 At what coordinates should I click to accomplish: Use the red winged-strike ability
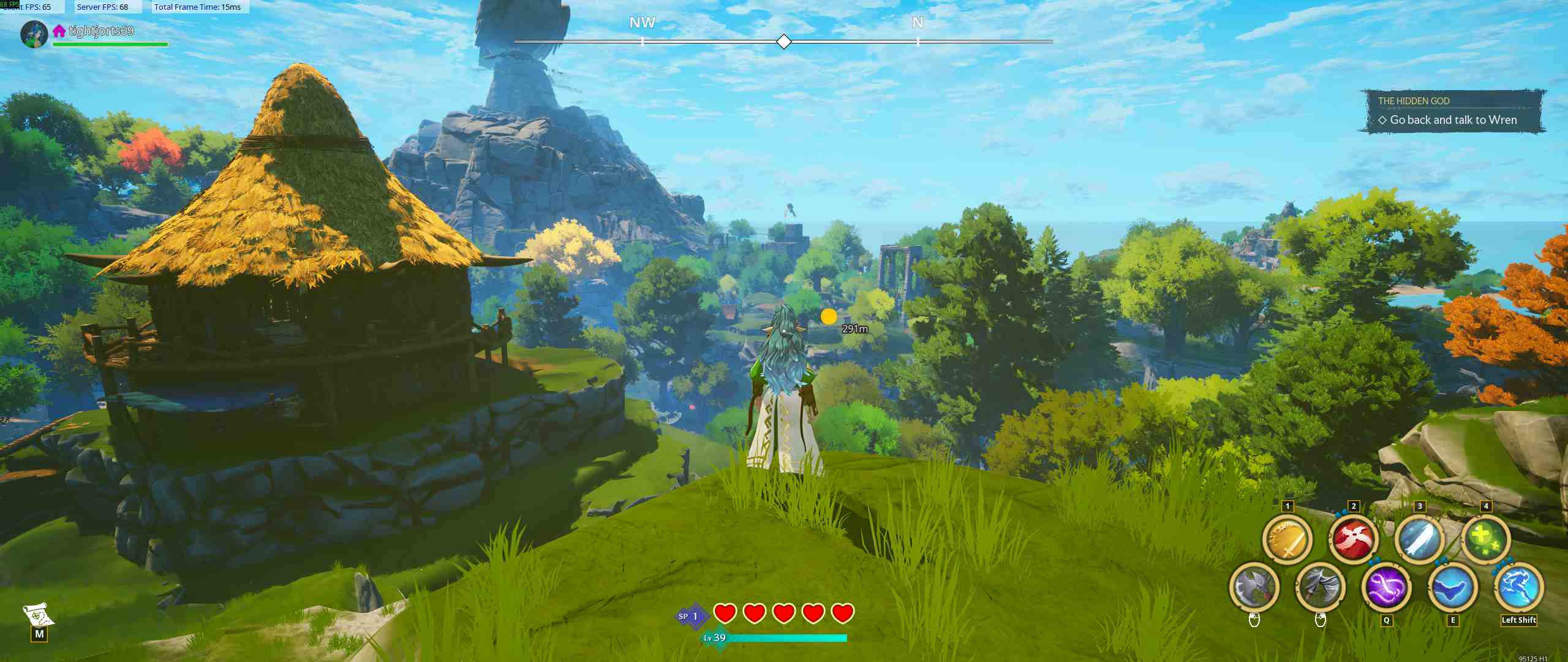pyautogui.click(x=1353, y=539)
